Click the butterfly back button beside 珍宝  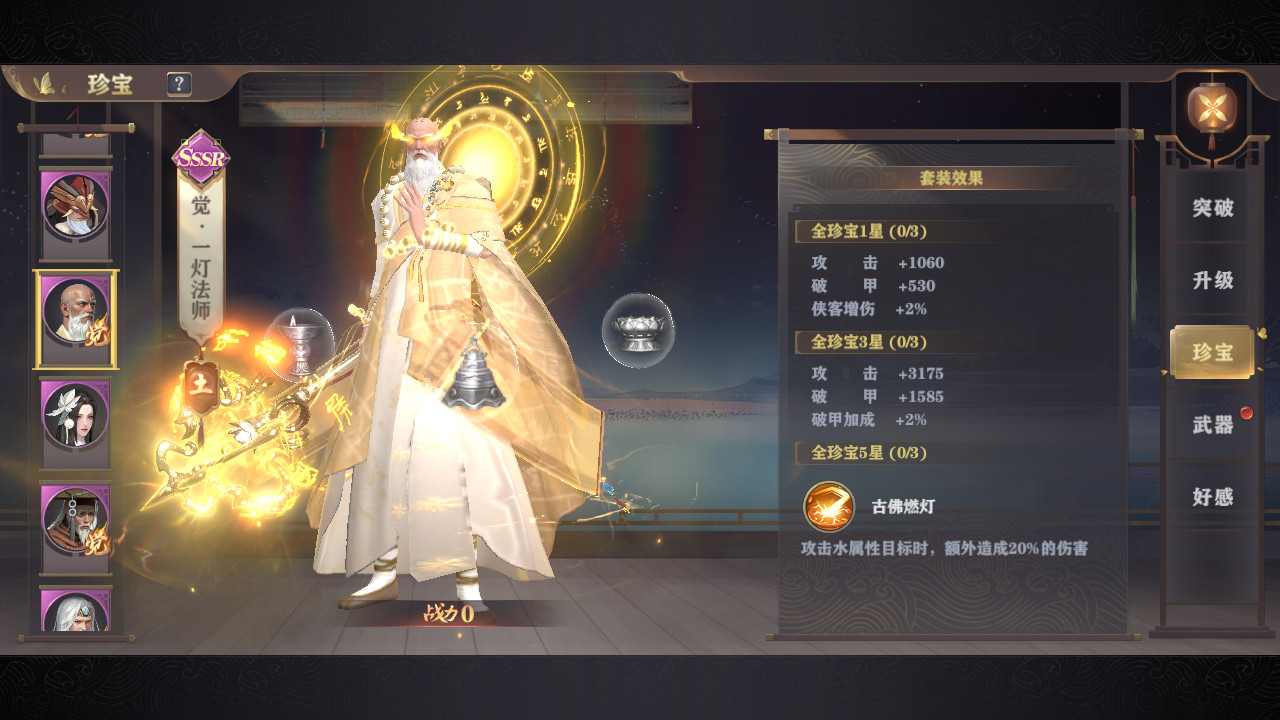(44, 84)
